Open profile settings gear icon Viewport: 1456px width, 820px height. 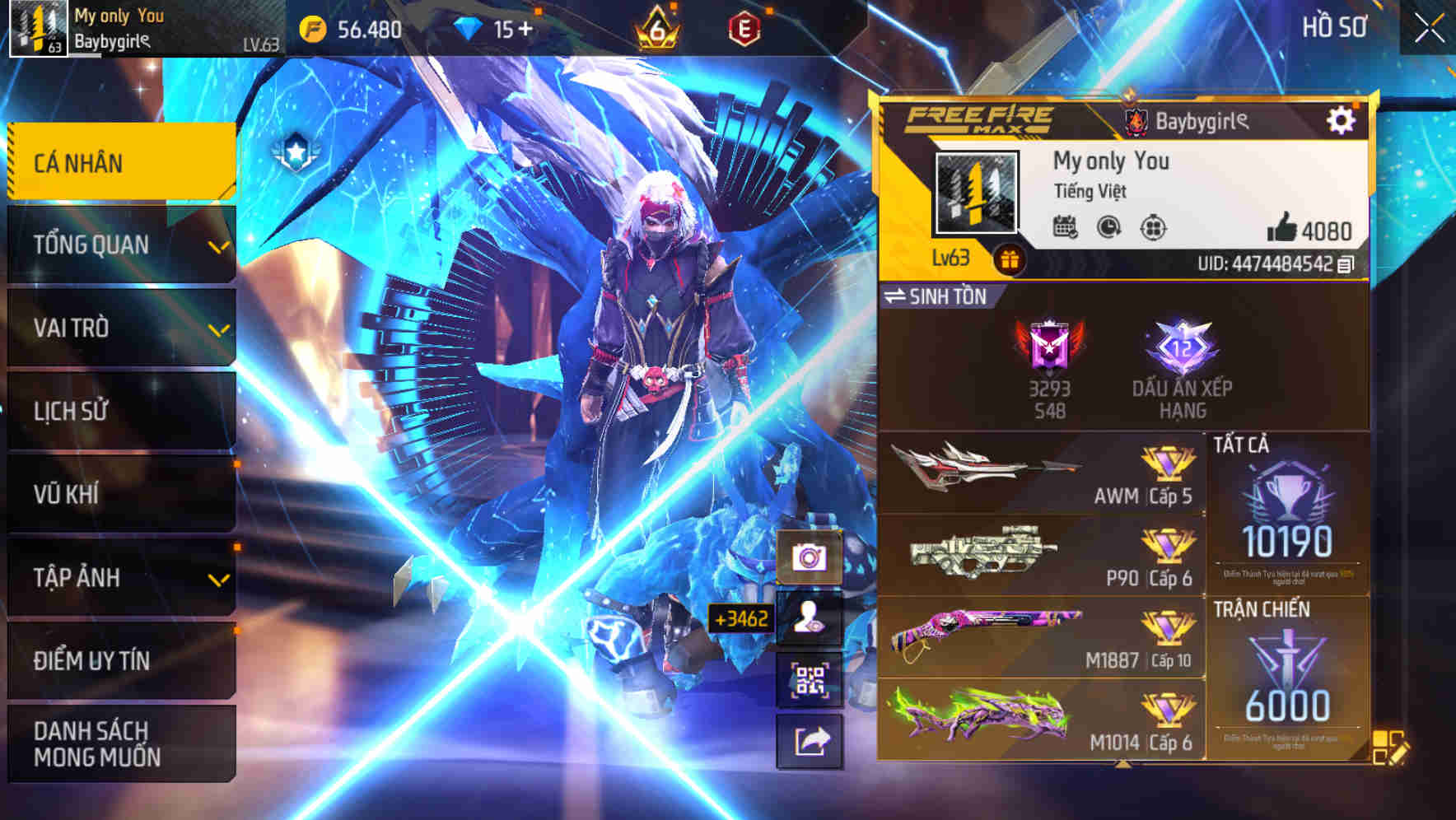click(x=1342, y=119)
